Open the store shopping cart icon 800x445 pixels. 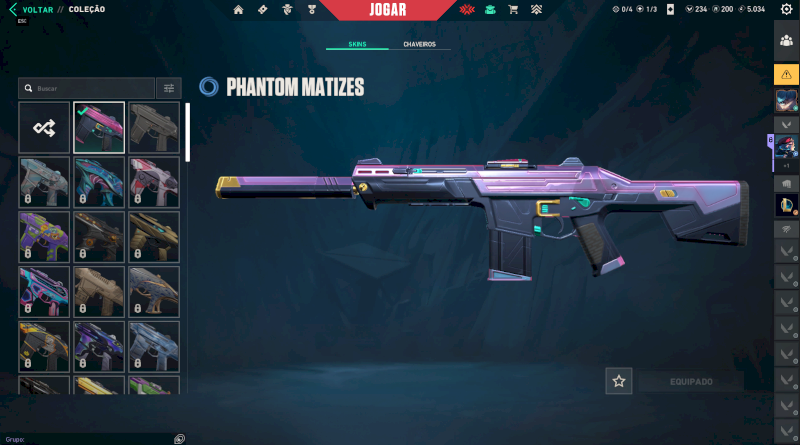coord(513,10)
